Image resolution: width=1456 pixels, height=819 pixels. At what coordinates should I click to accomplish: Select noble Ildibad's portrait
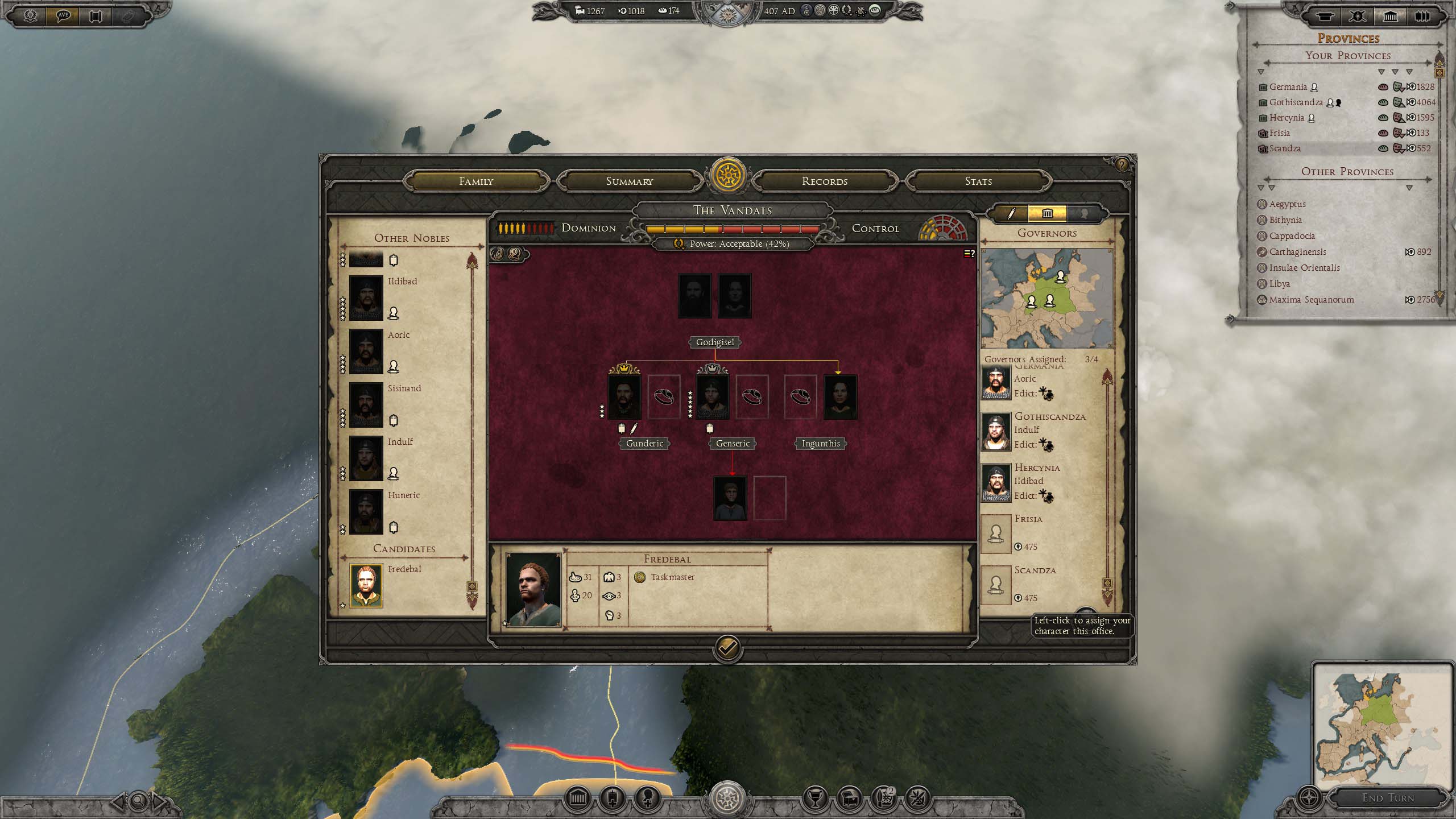366,297
